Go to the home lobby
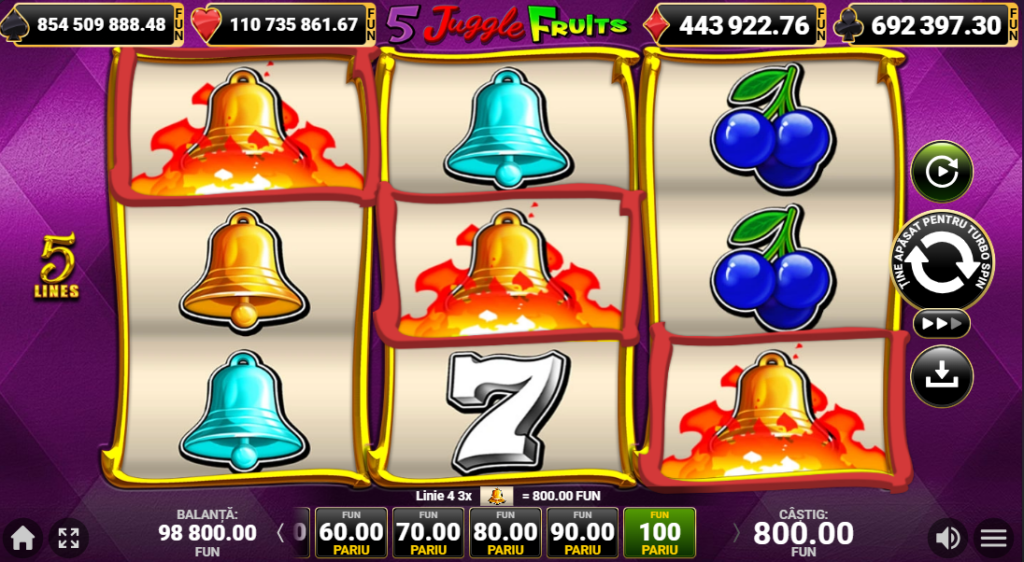This screenshot has height=562, width=1024. [22, 538]
